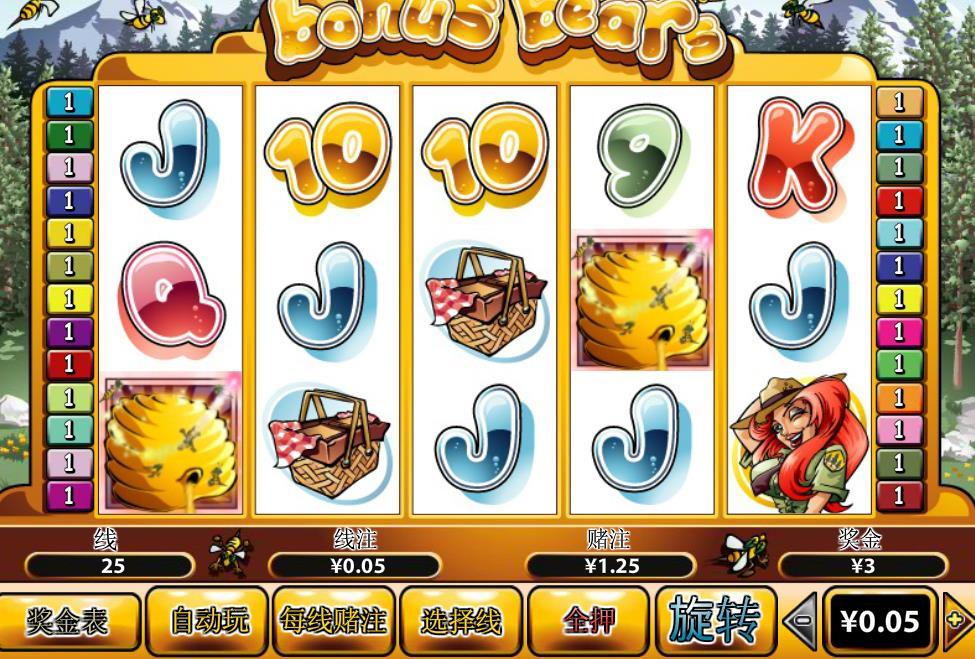The width and height of the screenshot is (975, 659).
Task: Click the 每线赌注 bet per line button
Action: (333, 621)
